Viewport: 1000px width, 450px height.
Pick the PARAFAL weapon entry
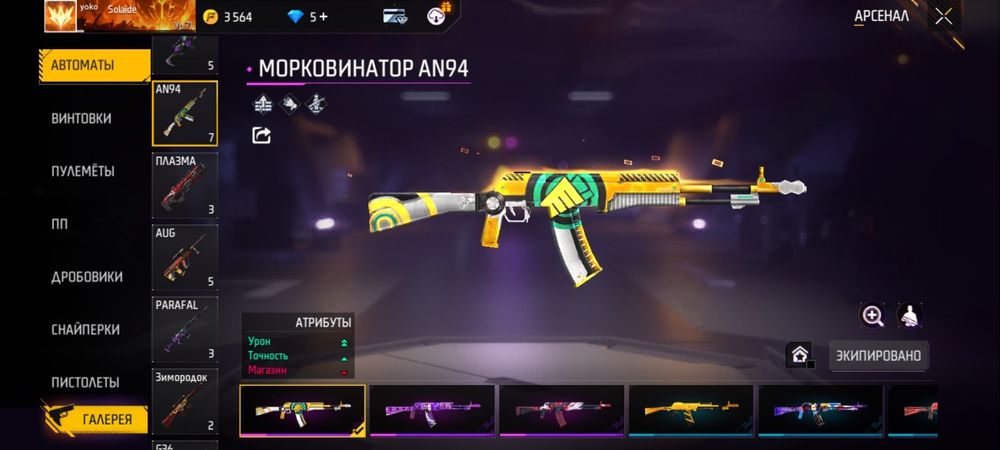[184, 328]
